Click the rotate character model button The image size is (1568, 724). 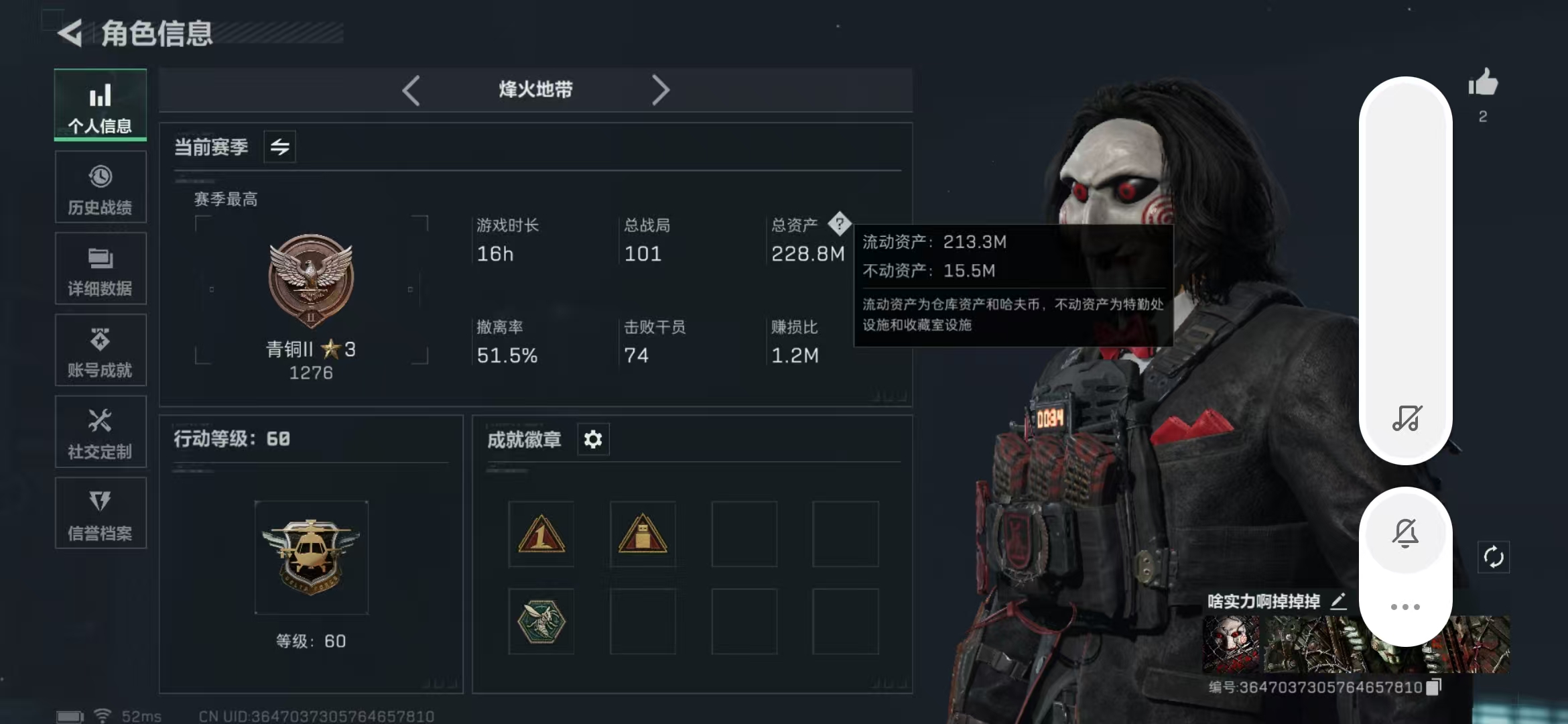(x=1494, y=557)
